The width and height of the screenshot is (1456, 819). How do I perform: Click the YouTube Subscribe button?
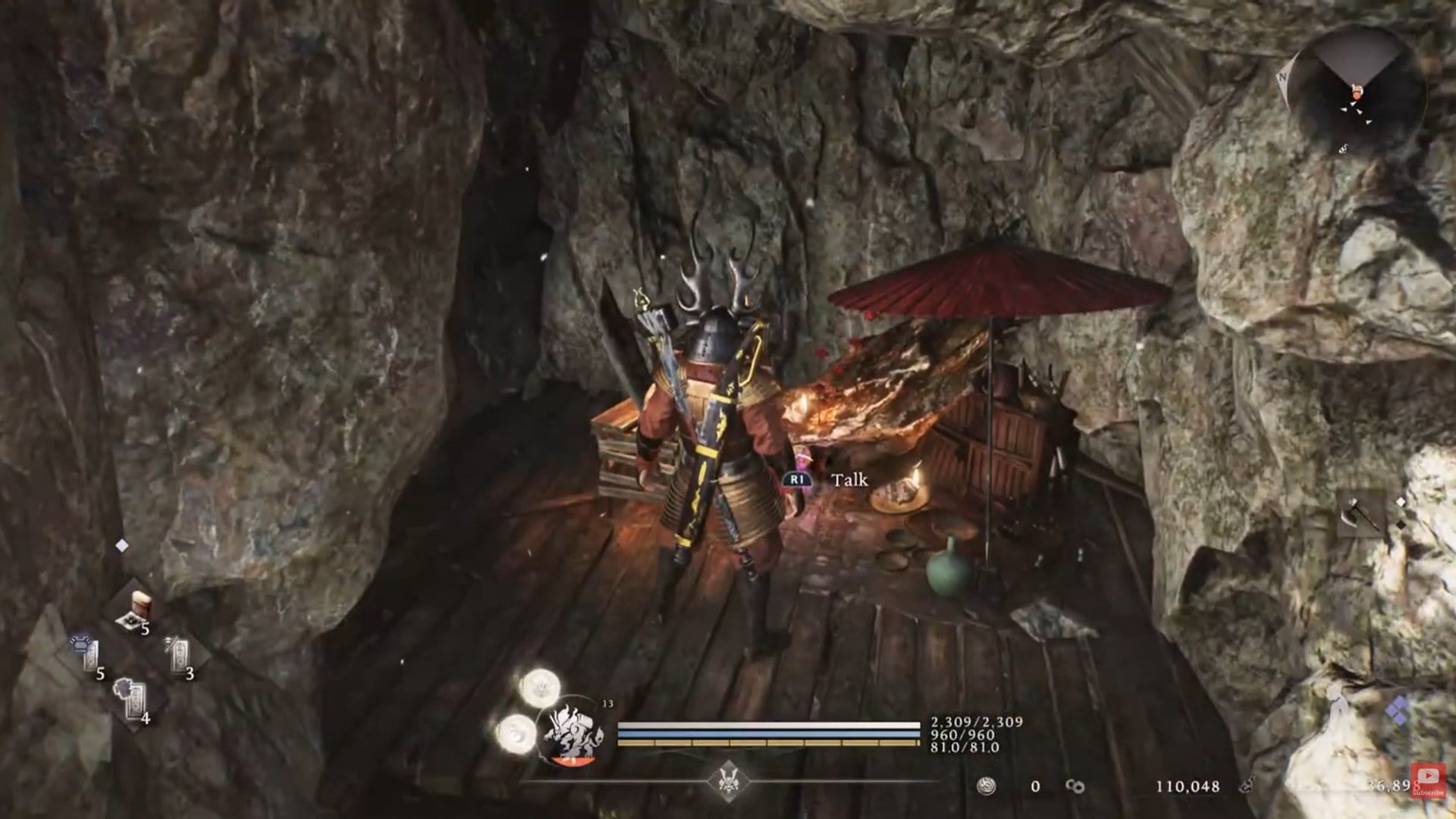[1428, 780]
